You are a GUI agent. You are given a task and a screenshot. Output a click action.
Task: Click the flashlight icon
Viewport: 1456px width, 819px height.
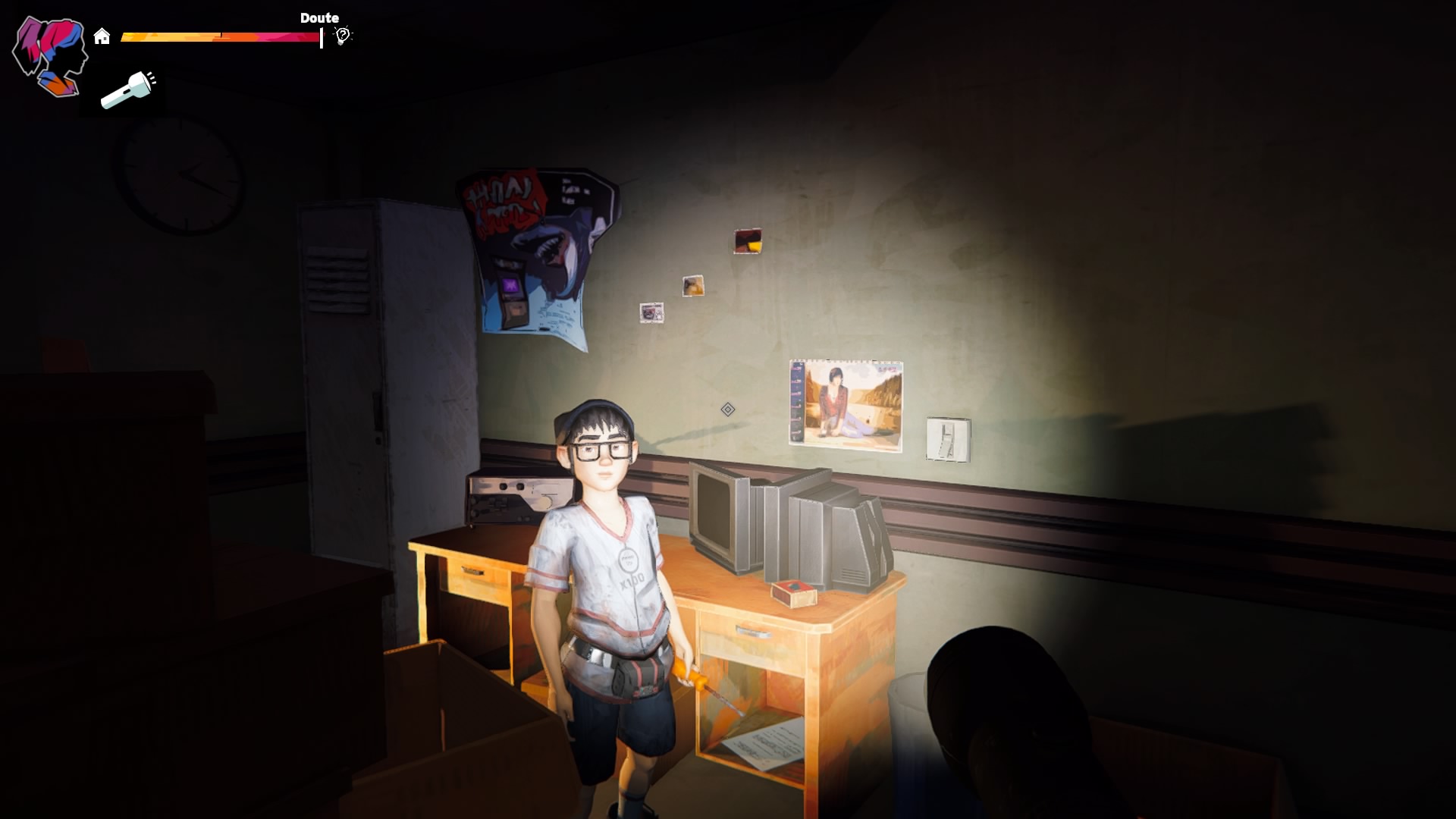pos(128,90)
